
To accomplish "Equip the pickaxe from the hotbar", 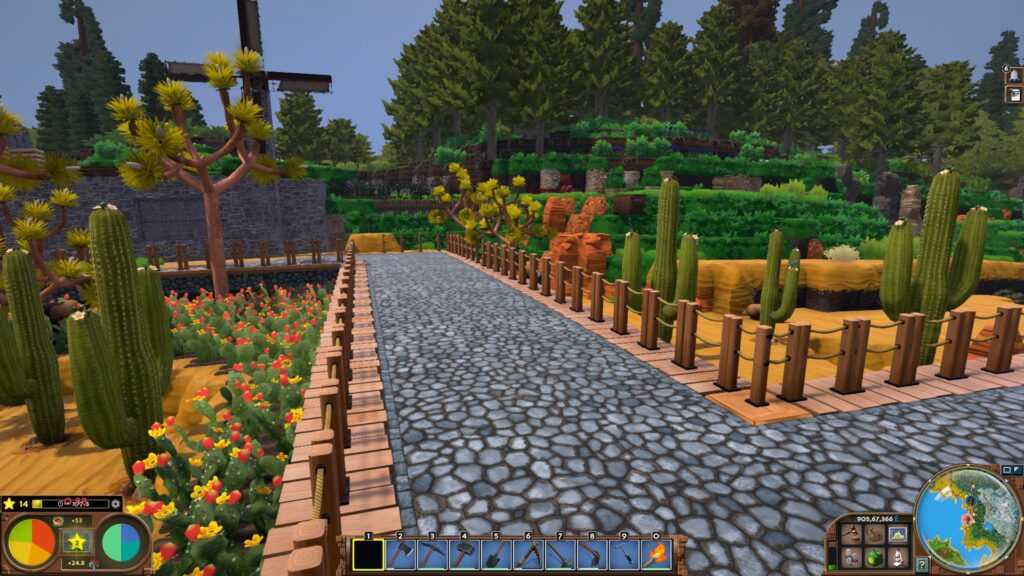I will click(433, 554).
